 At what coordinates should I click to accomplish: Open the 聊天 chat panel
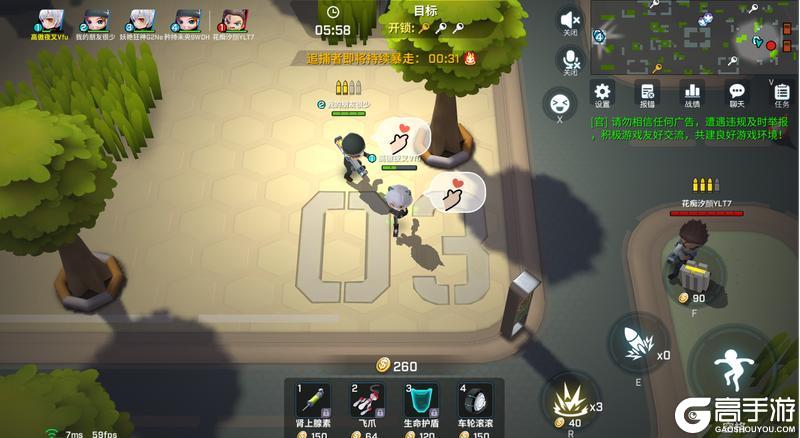(737, 92)
